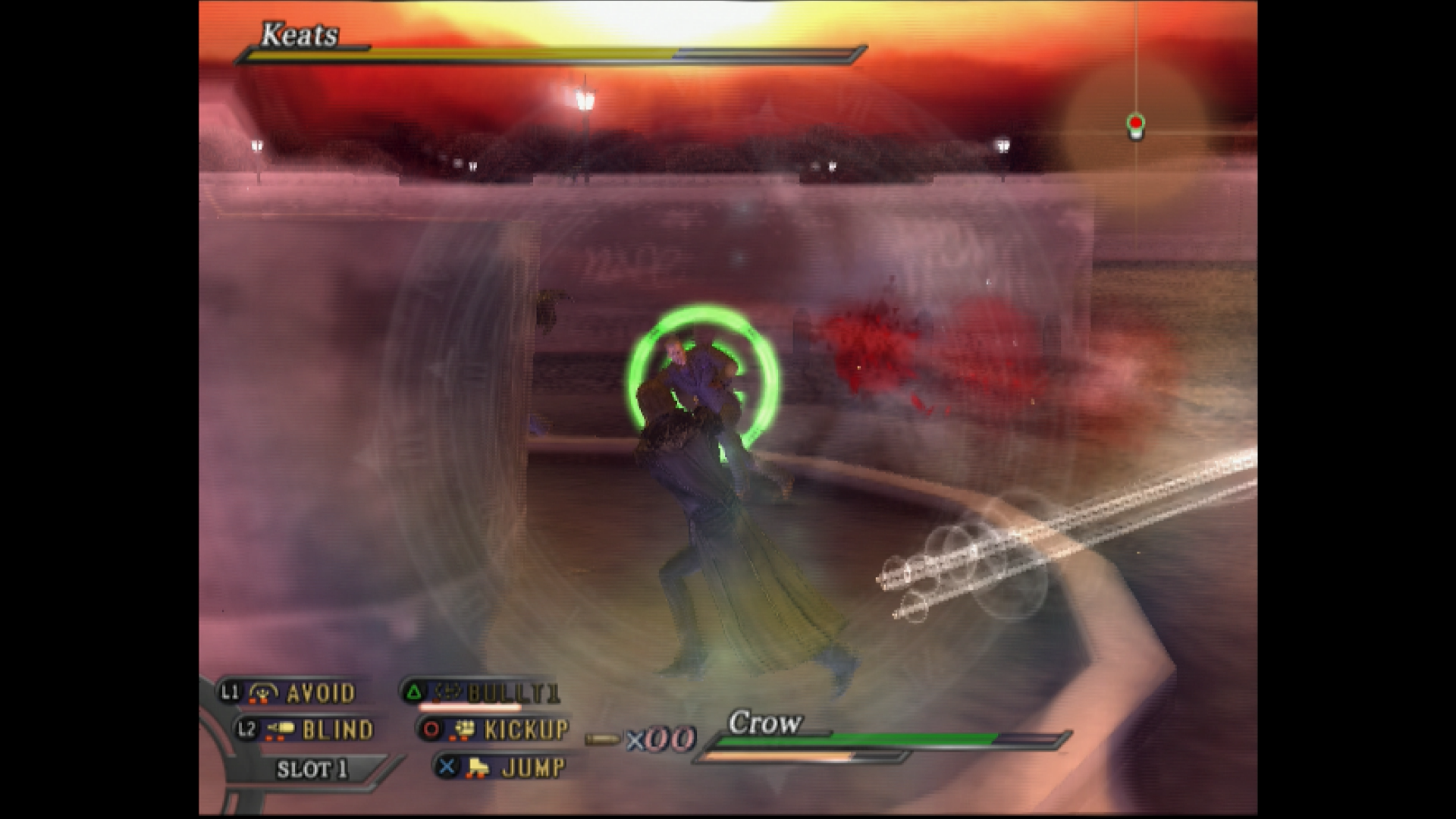Trigger the KICKUP fist ability
The image size is (1456, 819).
[x=496, y=730]
